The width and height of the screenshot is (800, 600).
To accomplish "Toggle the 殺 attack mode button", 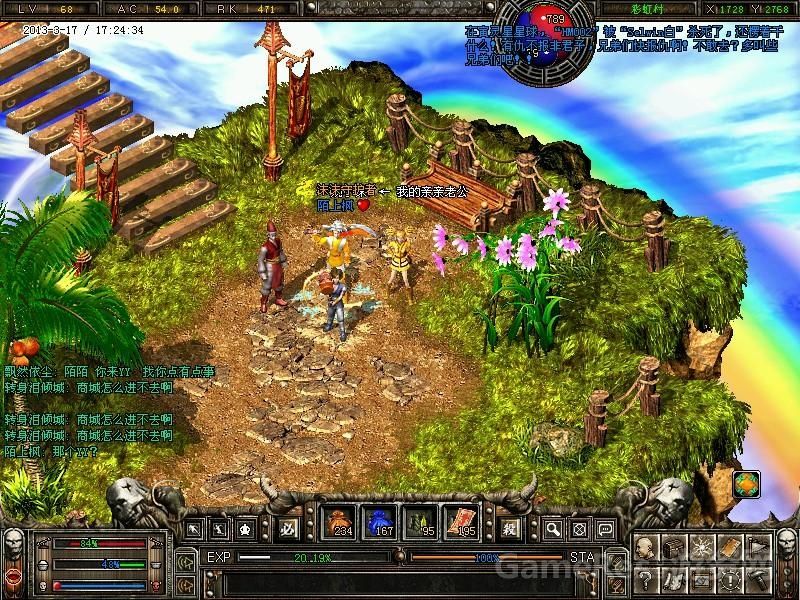I will click(x=510, y=527).
